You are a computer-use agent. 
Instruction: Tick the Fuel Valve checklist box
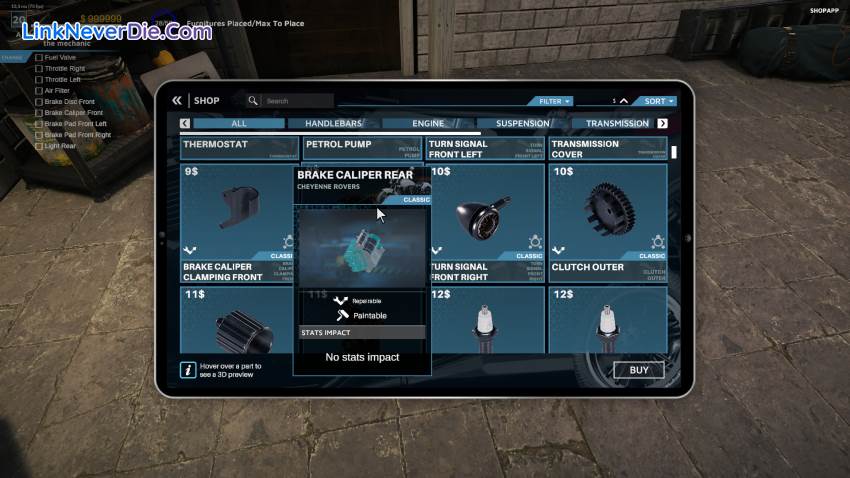tap(39, 57)
